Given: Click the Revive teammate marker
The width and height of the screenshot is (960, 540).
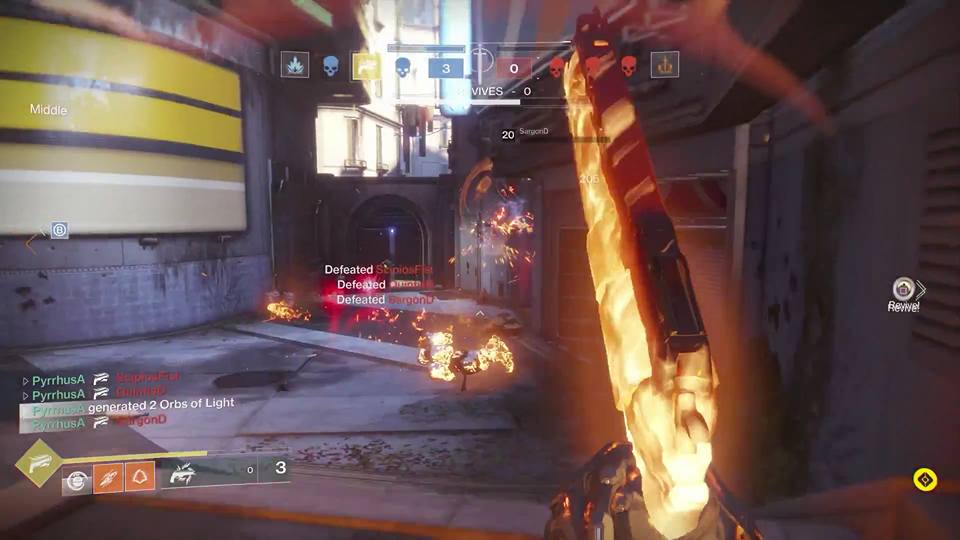Looking at the screenshot, I should click(904, 290).
